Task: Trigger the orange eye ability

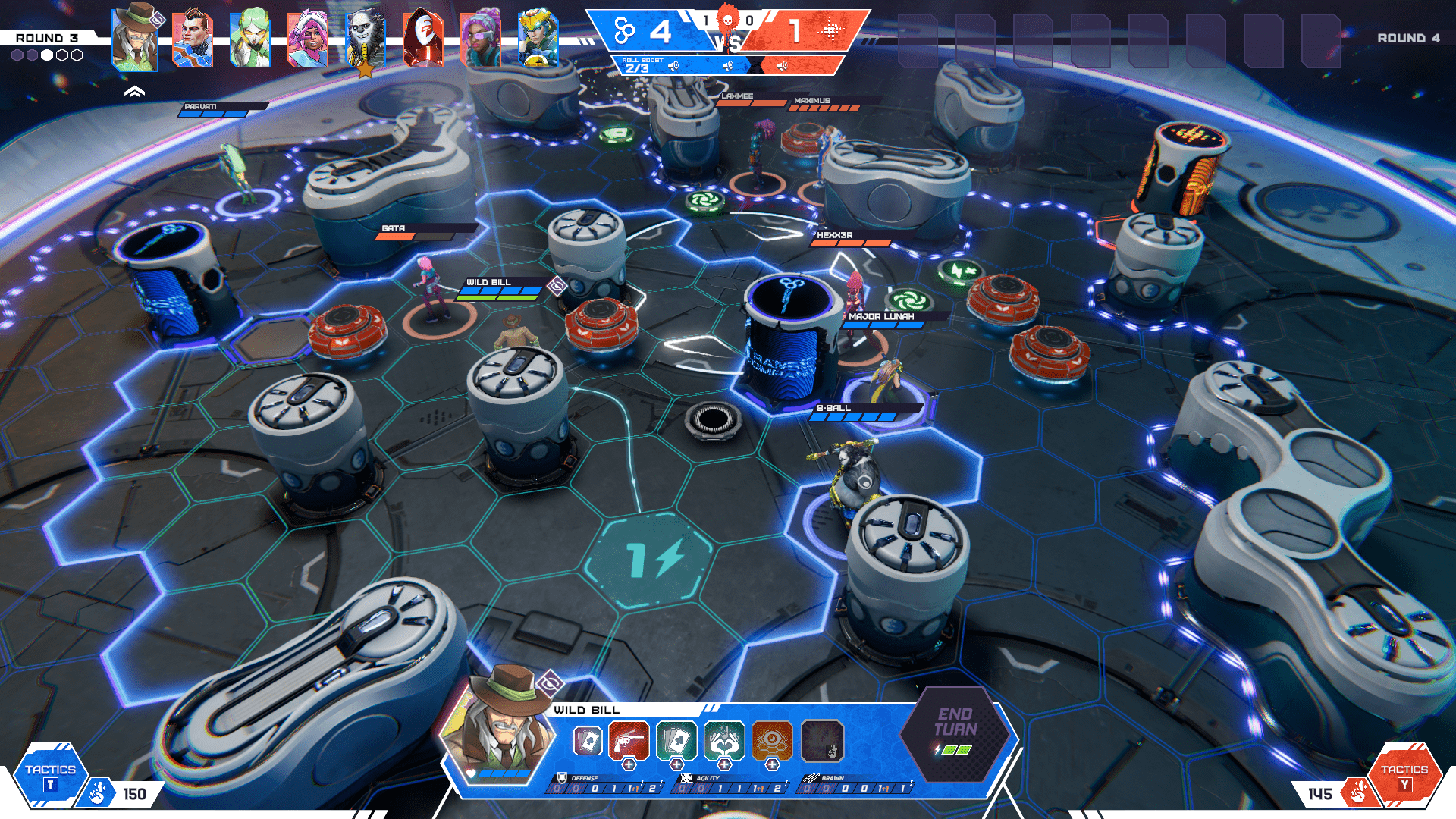Action: (x=772, y=739)
